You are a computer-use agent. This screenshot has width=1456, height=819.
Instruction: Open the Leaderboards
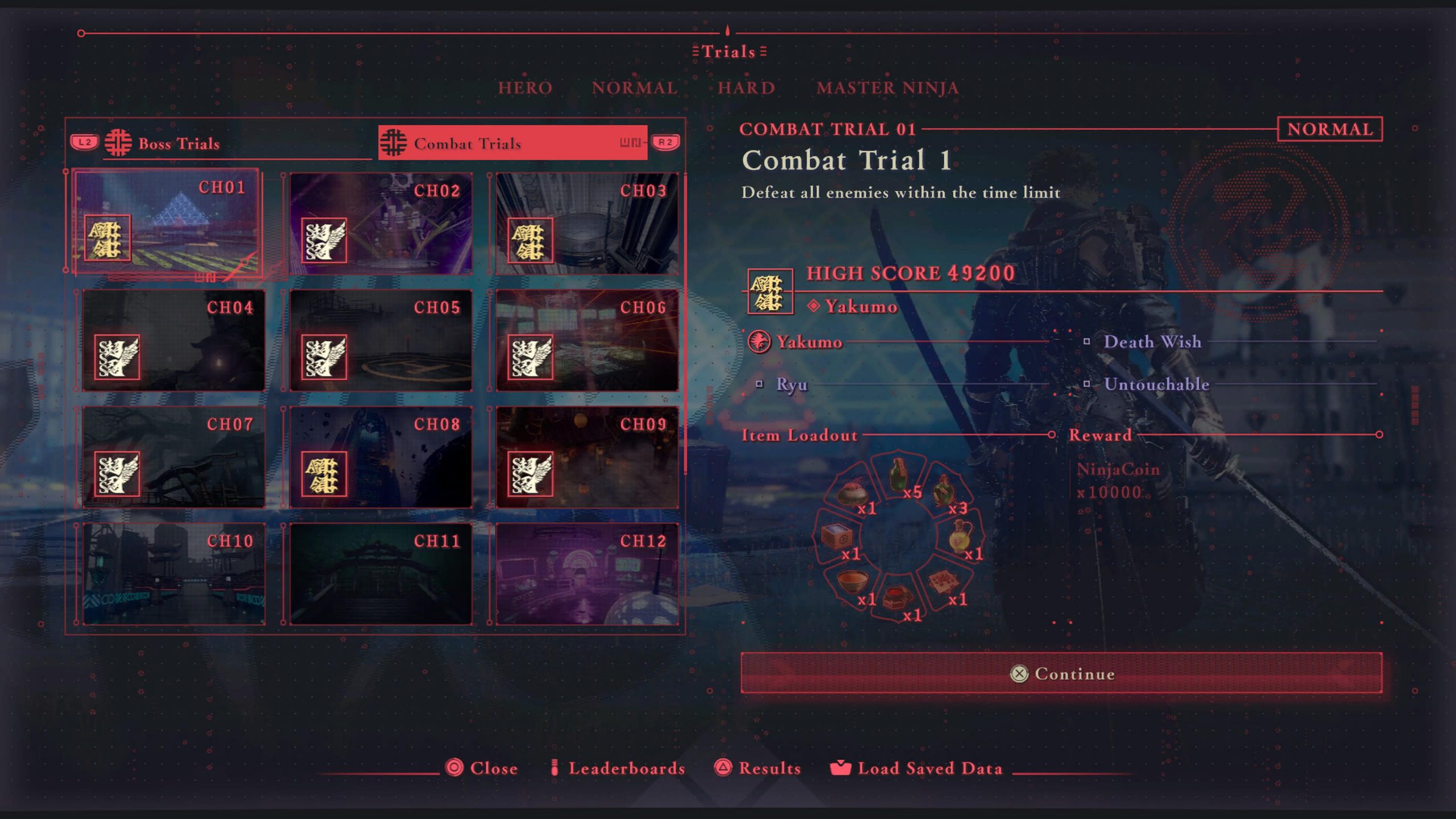pos(626,768)
